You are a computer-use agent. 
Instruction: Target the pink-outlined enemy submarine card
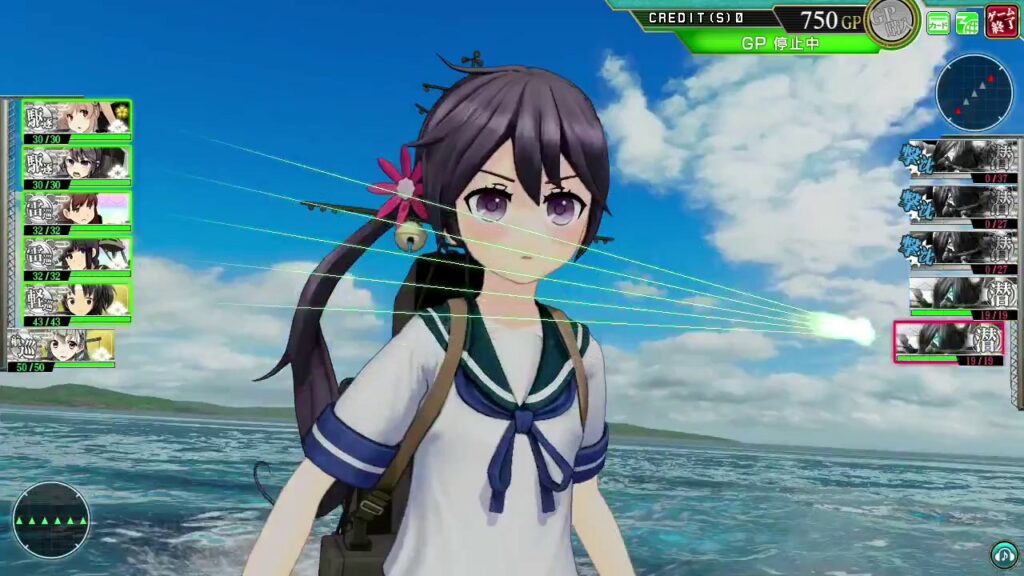click(948, 342)
